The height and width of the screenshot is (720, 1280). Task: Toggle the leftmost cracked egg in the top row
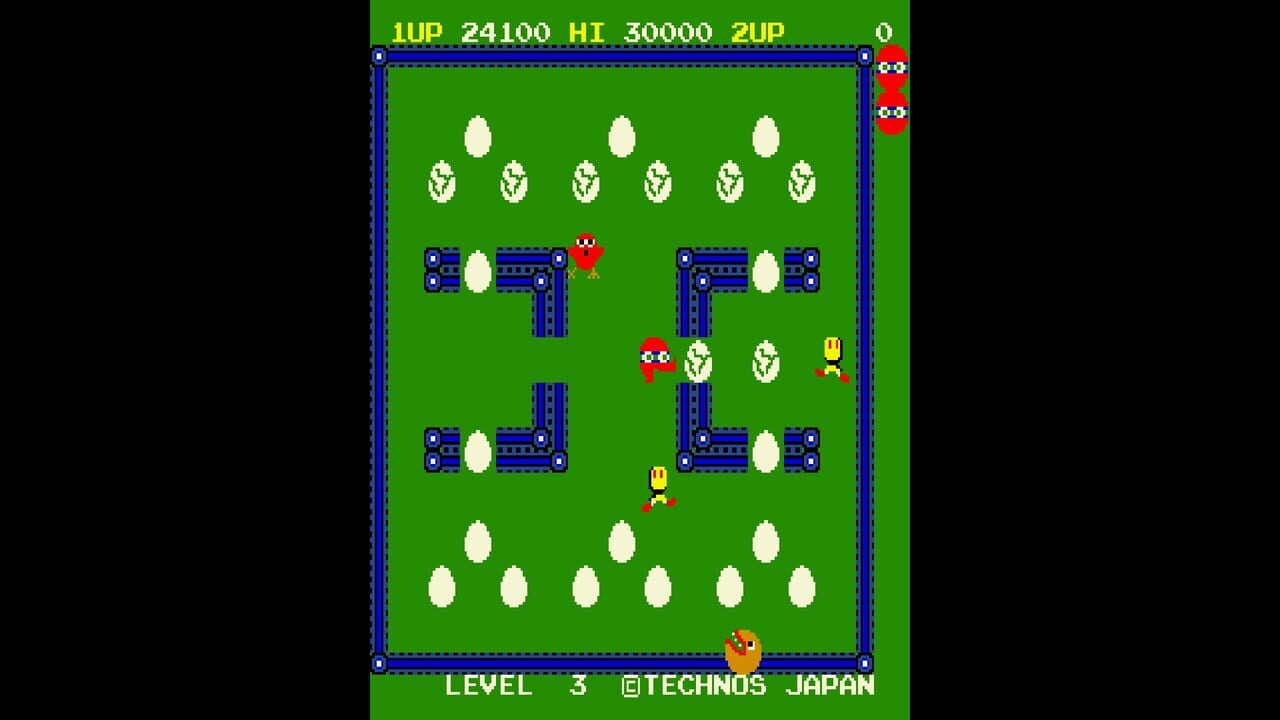click(441, 182)
